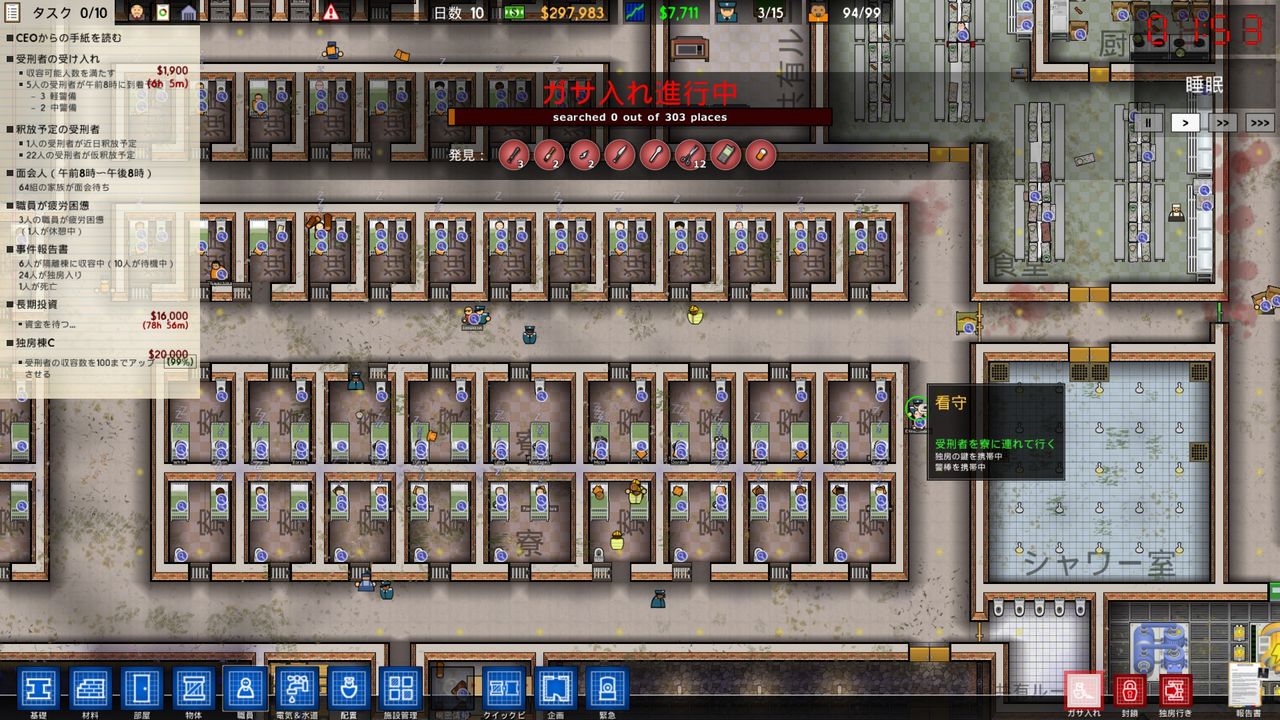This screenshot has height=720, width=1280.
Task: Open the 物体 objects menu
Action: (195, 688)
